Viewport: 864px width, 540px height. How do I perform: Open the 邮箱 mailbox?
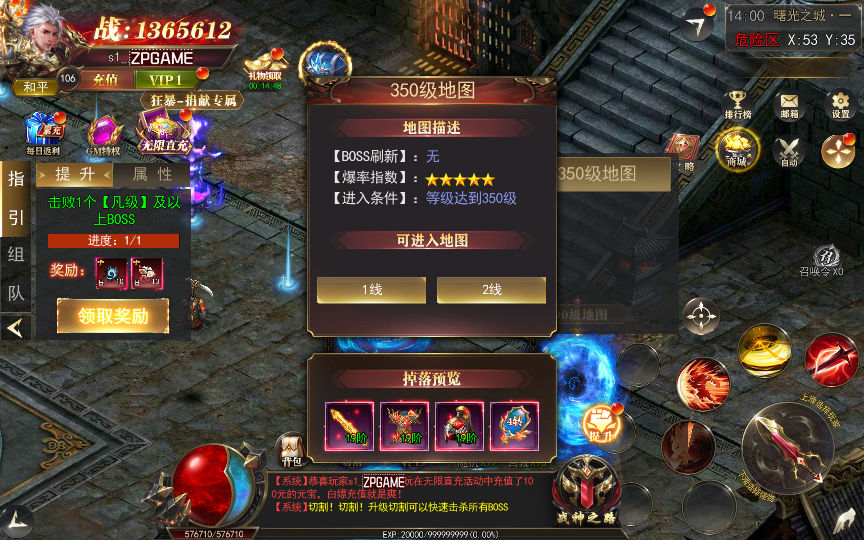click(790, 103)
